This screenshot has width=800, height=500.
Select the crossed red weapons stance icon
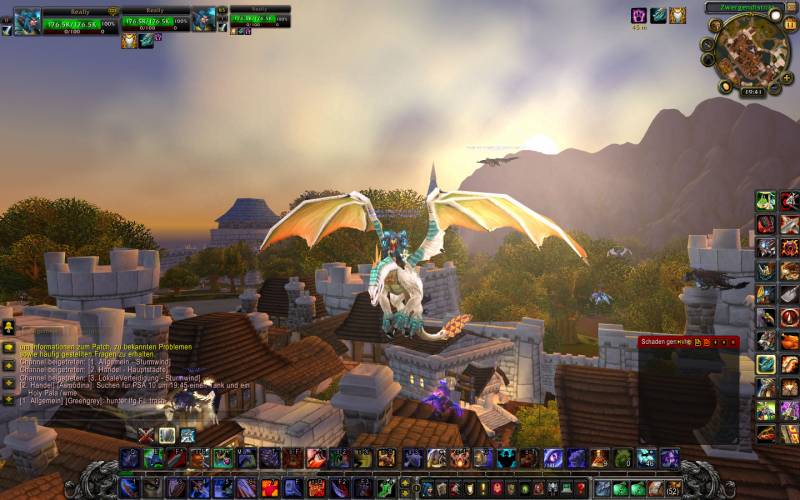tap(146, 434)
